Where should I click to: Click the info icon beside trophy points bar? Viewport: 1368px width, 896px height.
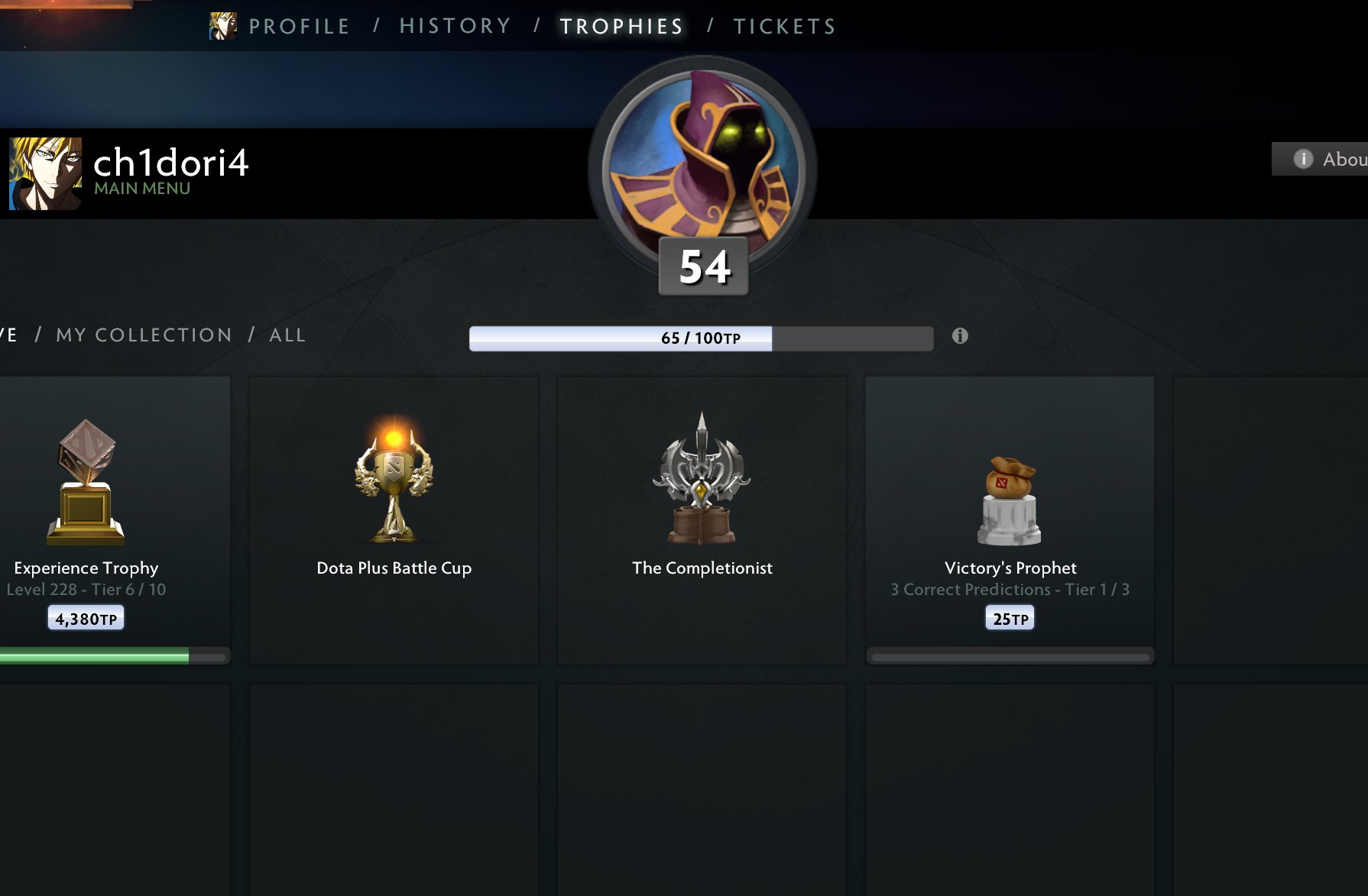(960, 336)
